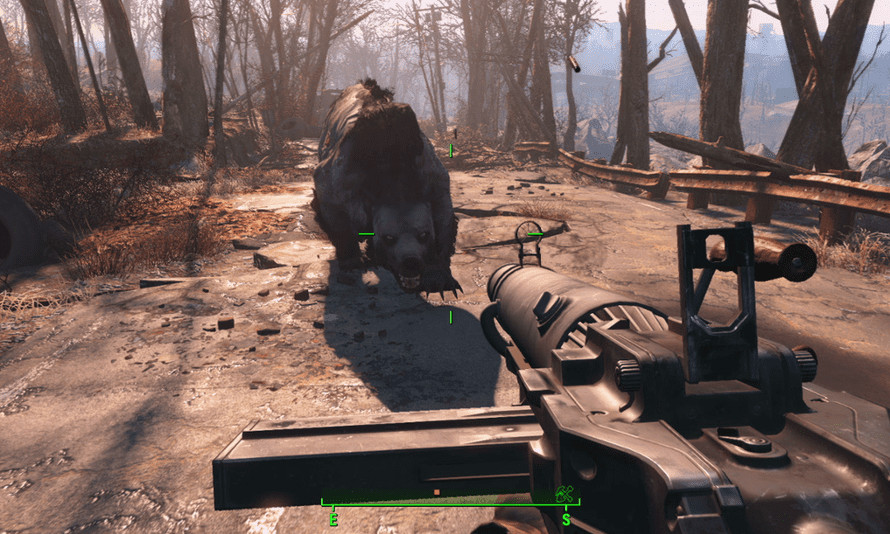Select the green compass bar
This screenshot has width=890, height=534.
coord(449,502)
